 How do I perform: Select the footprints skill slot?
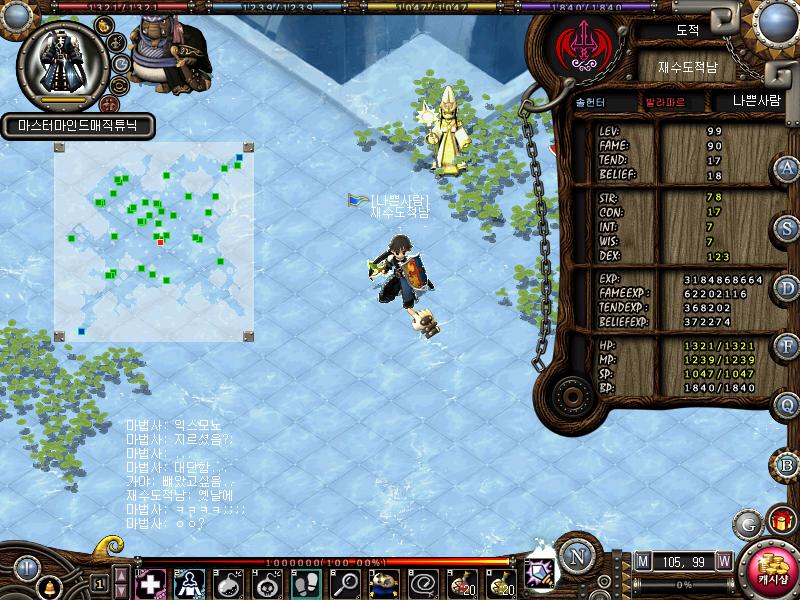(306, 582)
